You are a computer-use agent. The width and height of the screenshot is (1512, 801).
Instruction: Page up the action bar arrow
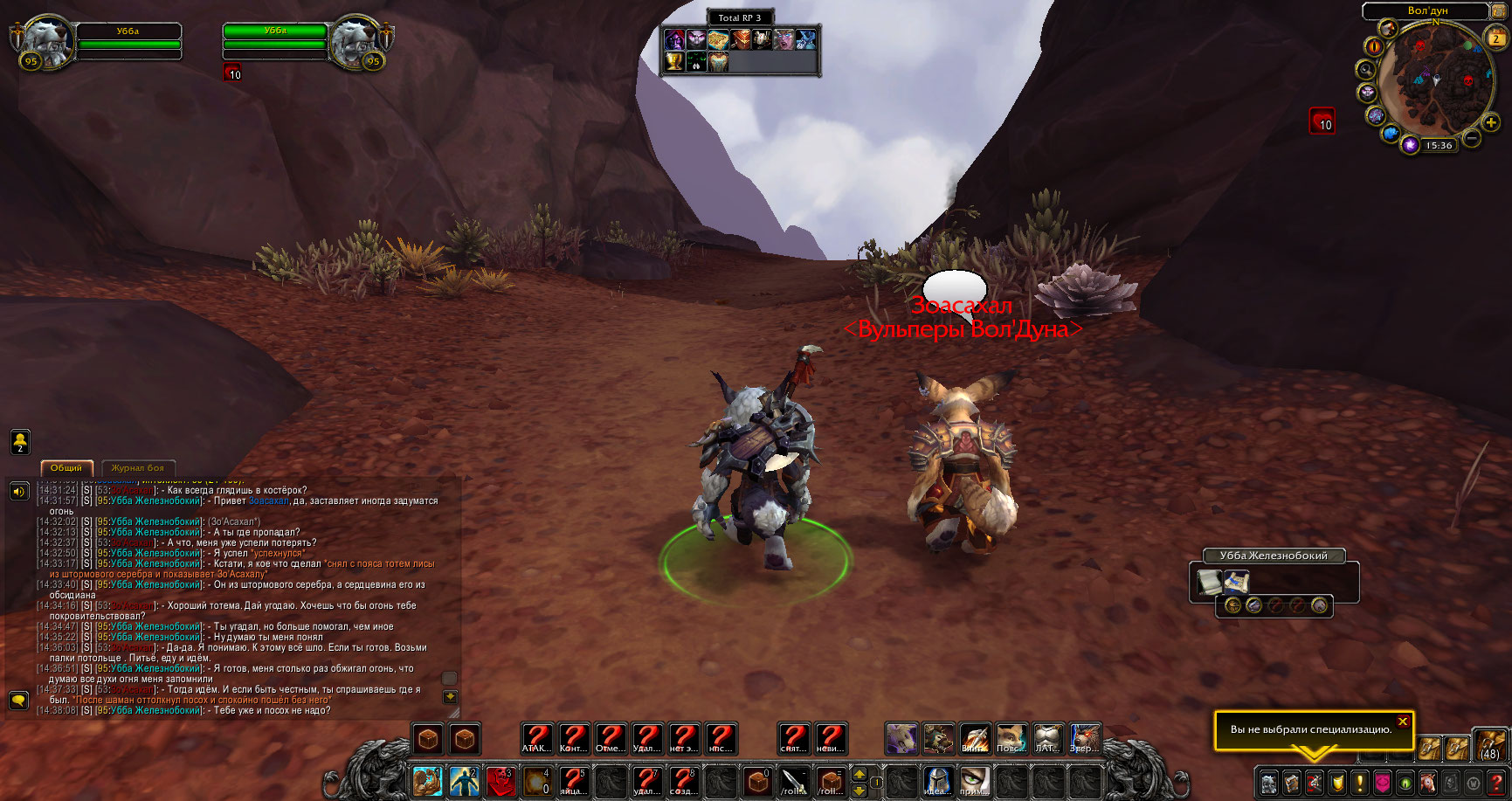(x=860, y=774)
